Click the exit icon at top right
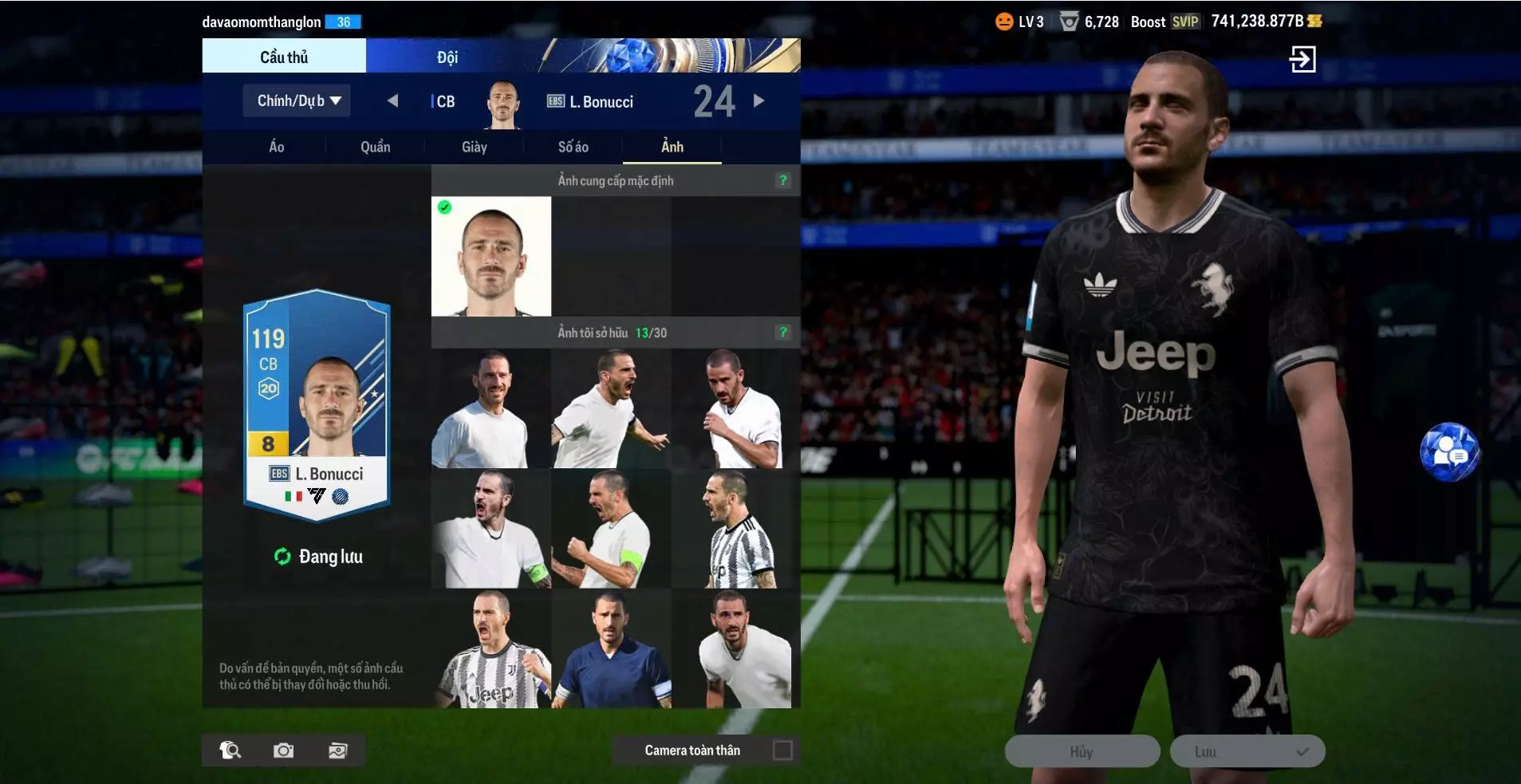This screenshot has height=784, width=1521. point(1302,59)
